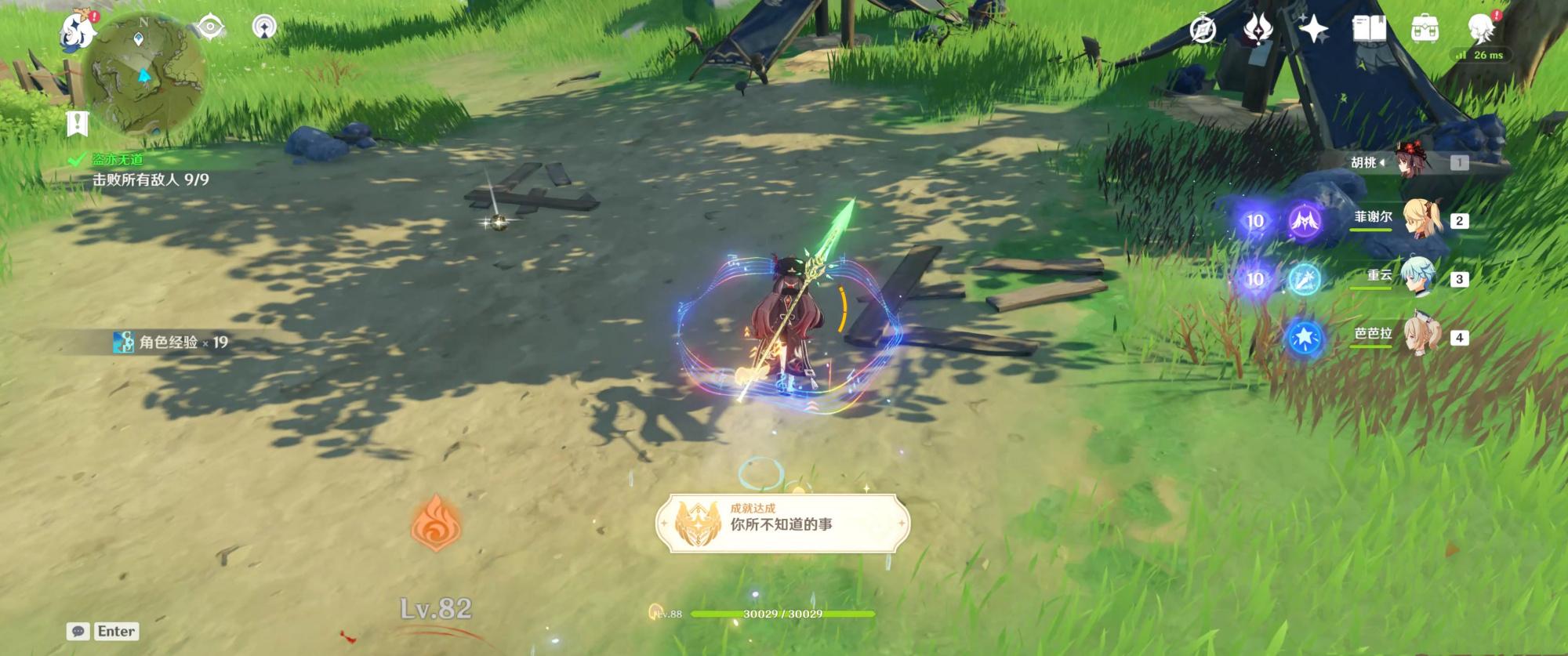Open the adventurer handbook book icon
Screen dimensions: 1568x656
point(1369,30)
